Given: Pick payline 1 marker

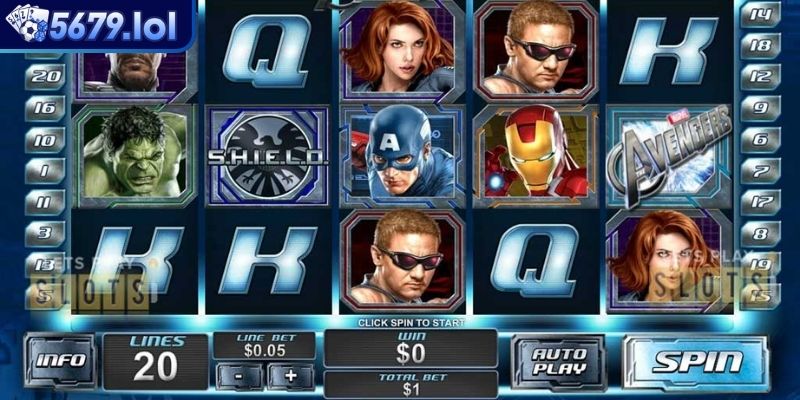Looking at the screenshot, I should [44, 171].
